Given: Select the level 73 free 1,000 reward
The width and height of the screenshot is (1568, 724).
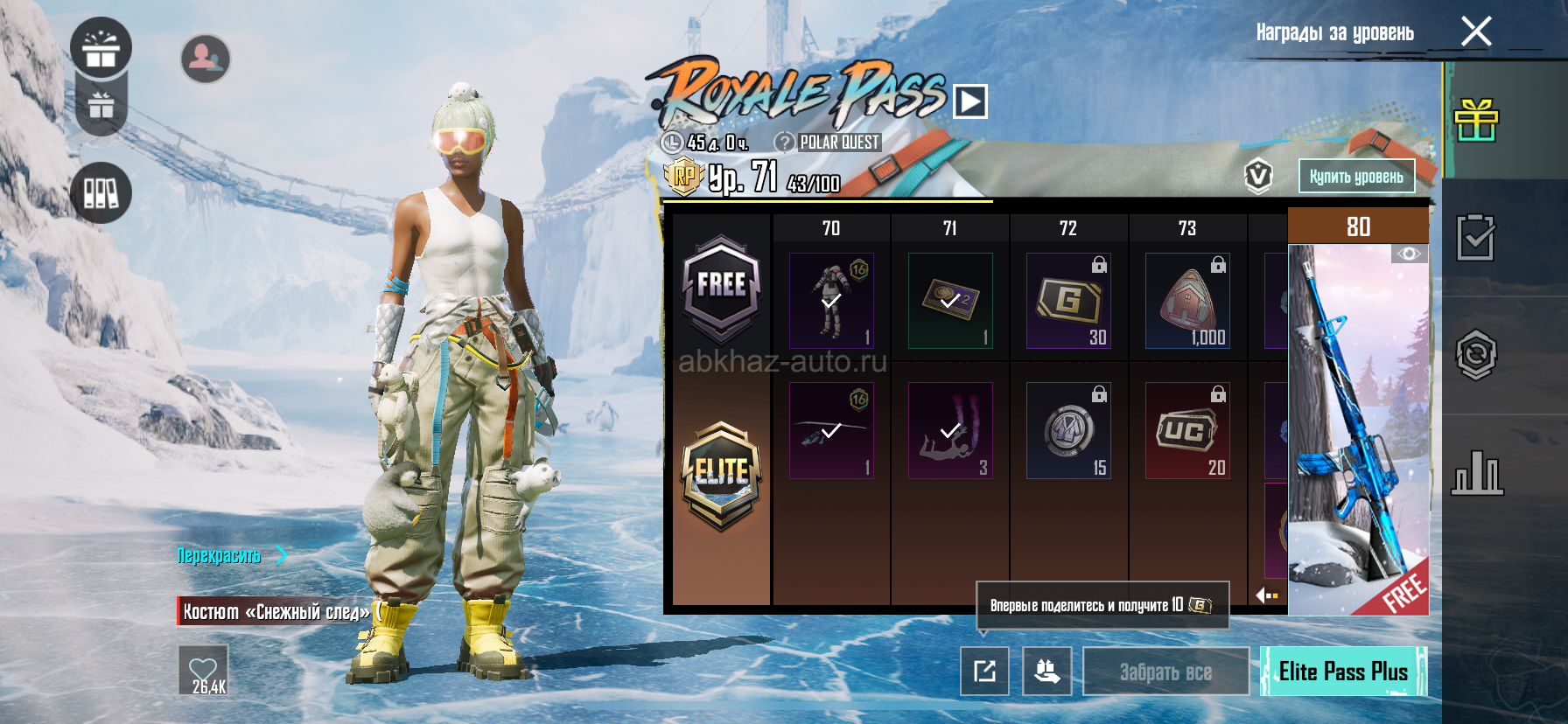Looking at the screenshot, I should 1187,301.
